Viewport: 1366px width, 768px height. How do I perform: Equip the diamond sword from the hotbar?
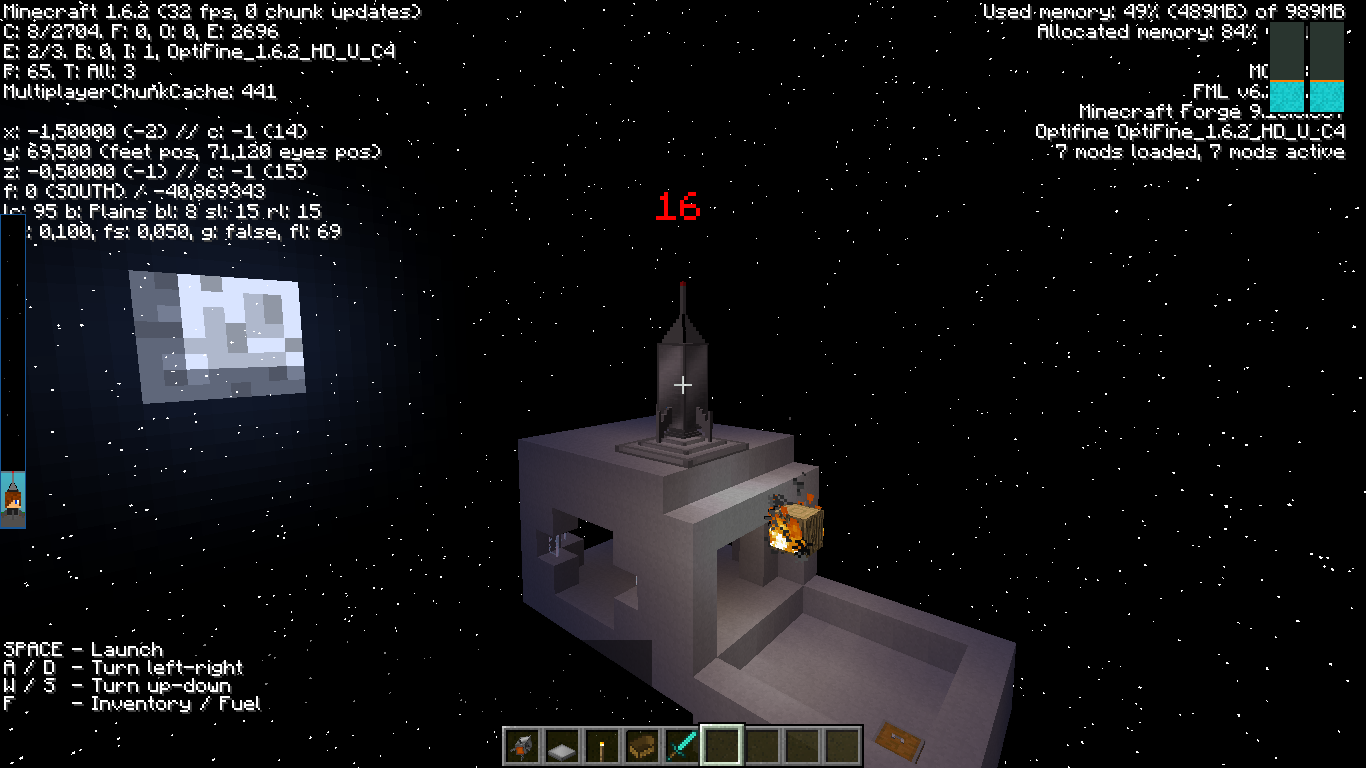click(x=682, y=746)
